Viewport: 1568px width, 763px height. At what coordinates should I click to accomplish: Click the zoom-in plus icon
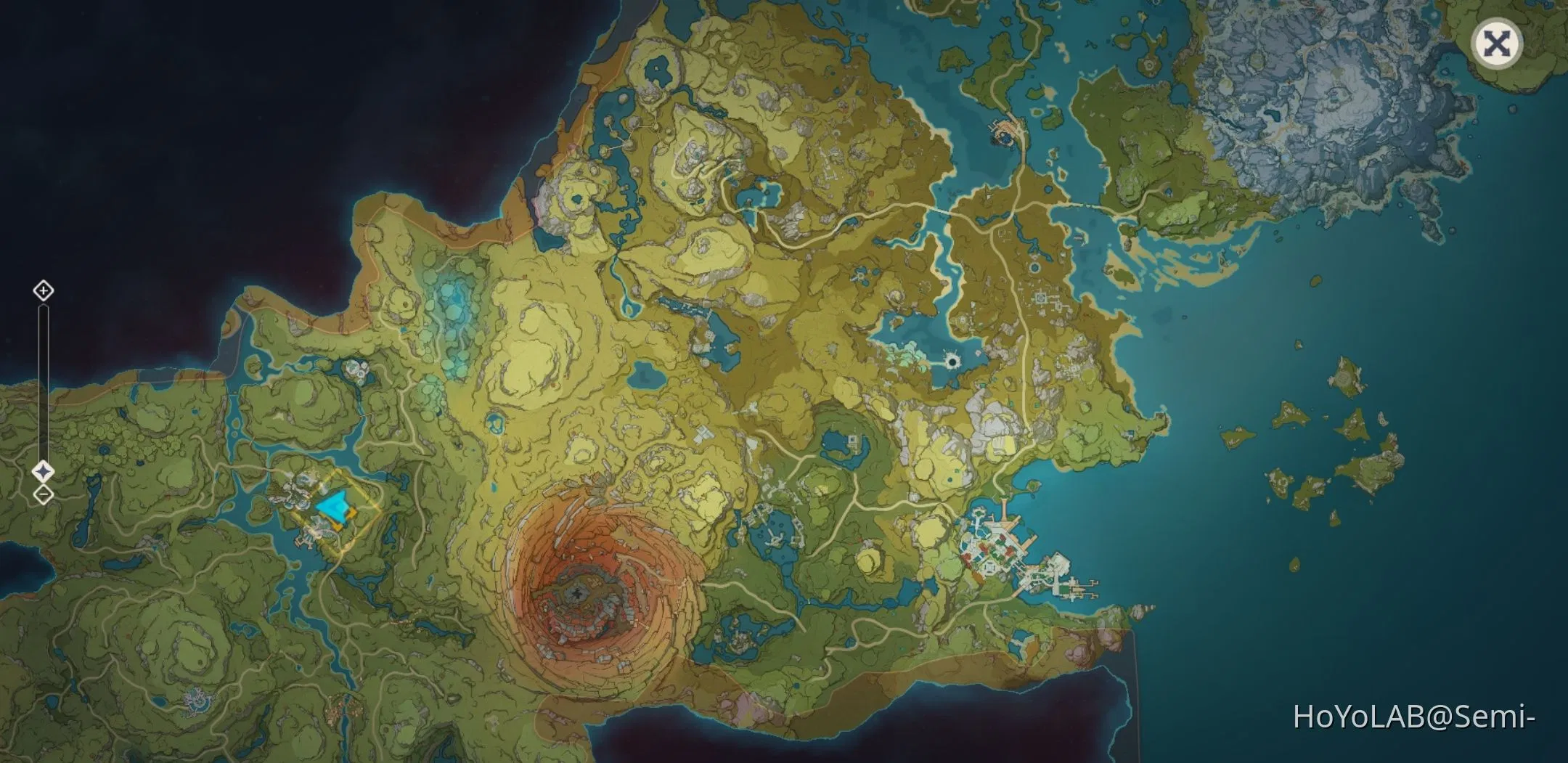tap(44, 292)
